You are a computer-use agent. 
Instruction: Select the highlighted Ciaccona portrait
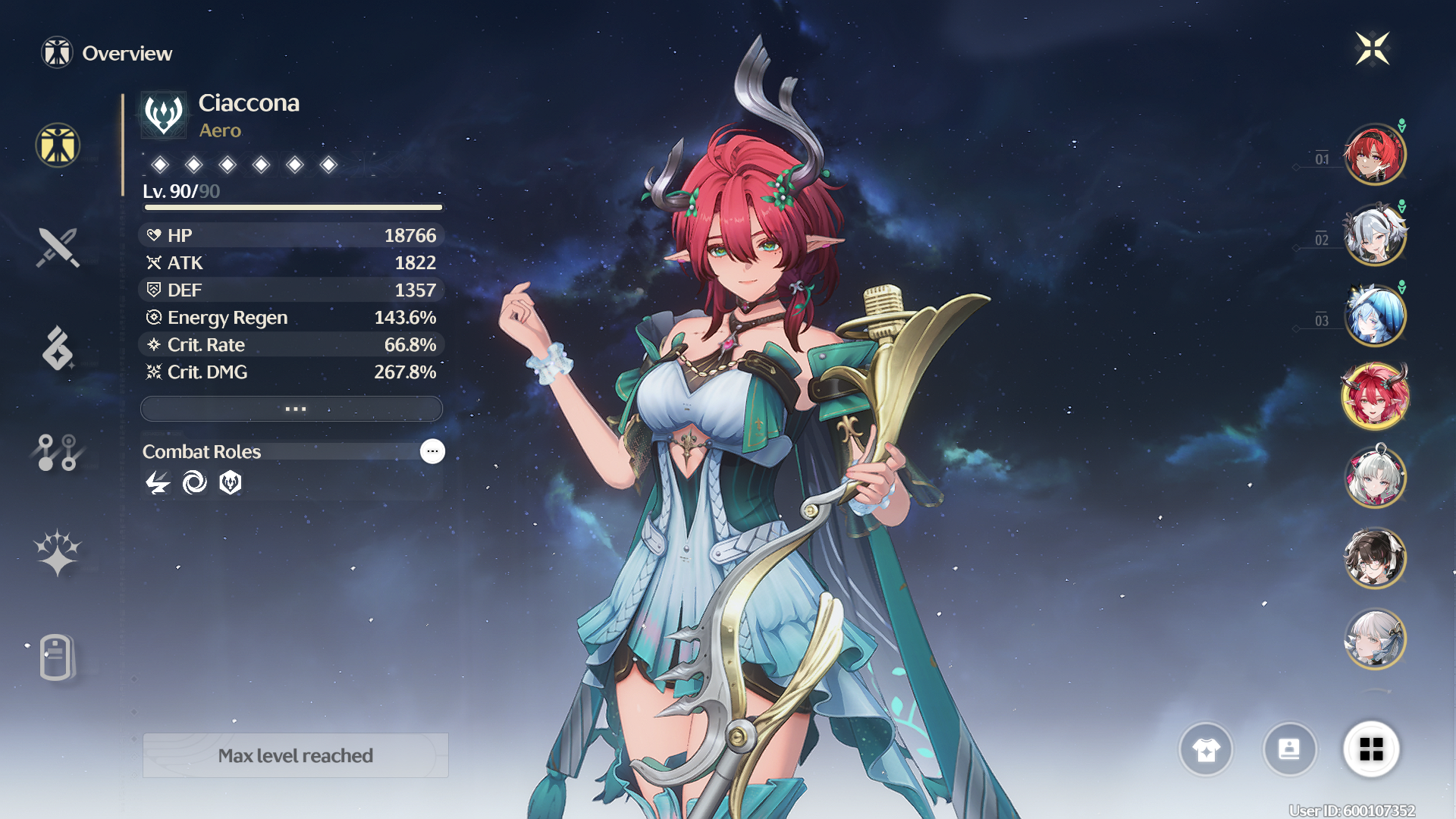click(1374, 397)
